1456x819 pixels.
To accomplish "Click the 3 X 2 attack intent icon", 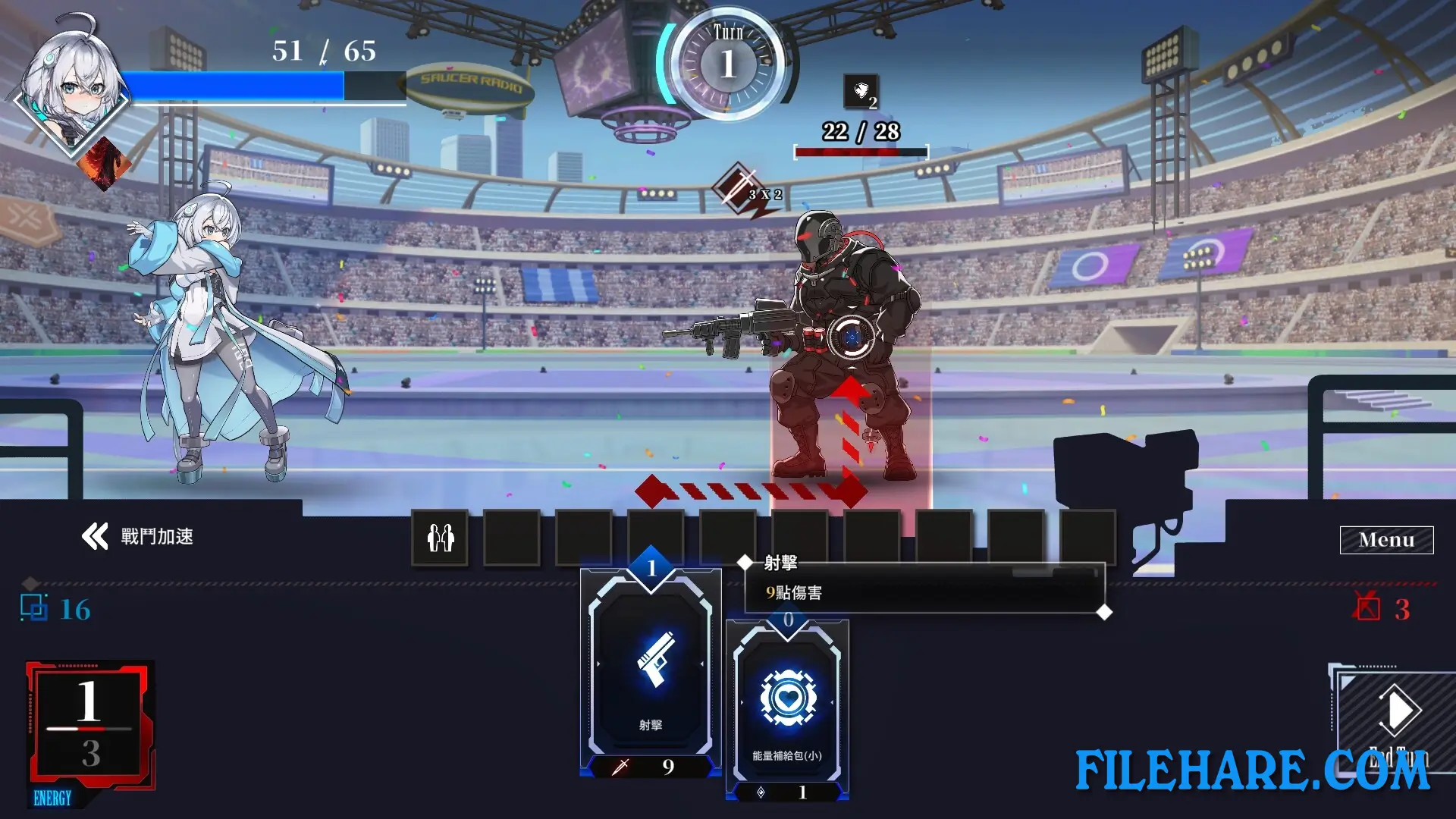I will 739,188.
